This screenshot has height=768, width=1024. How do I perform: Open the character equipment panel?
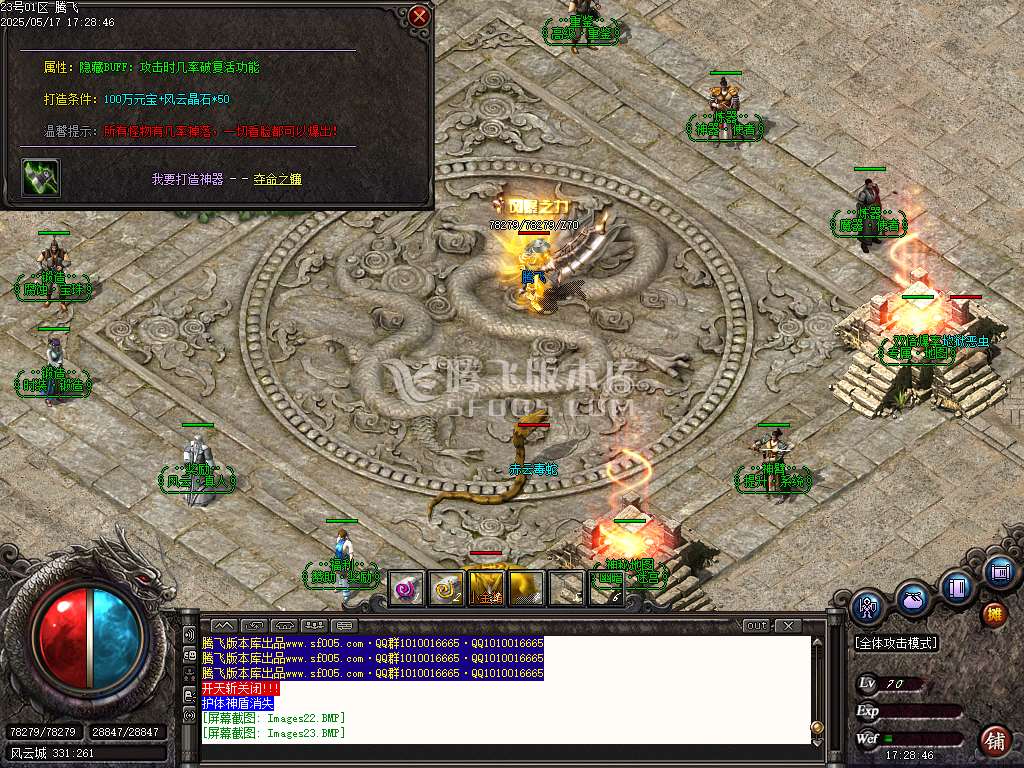868,607
